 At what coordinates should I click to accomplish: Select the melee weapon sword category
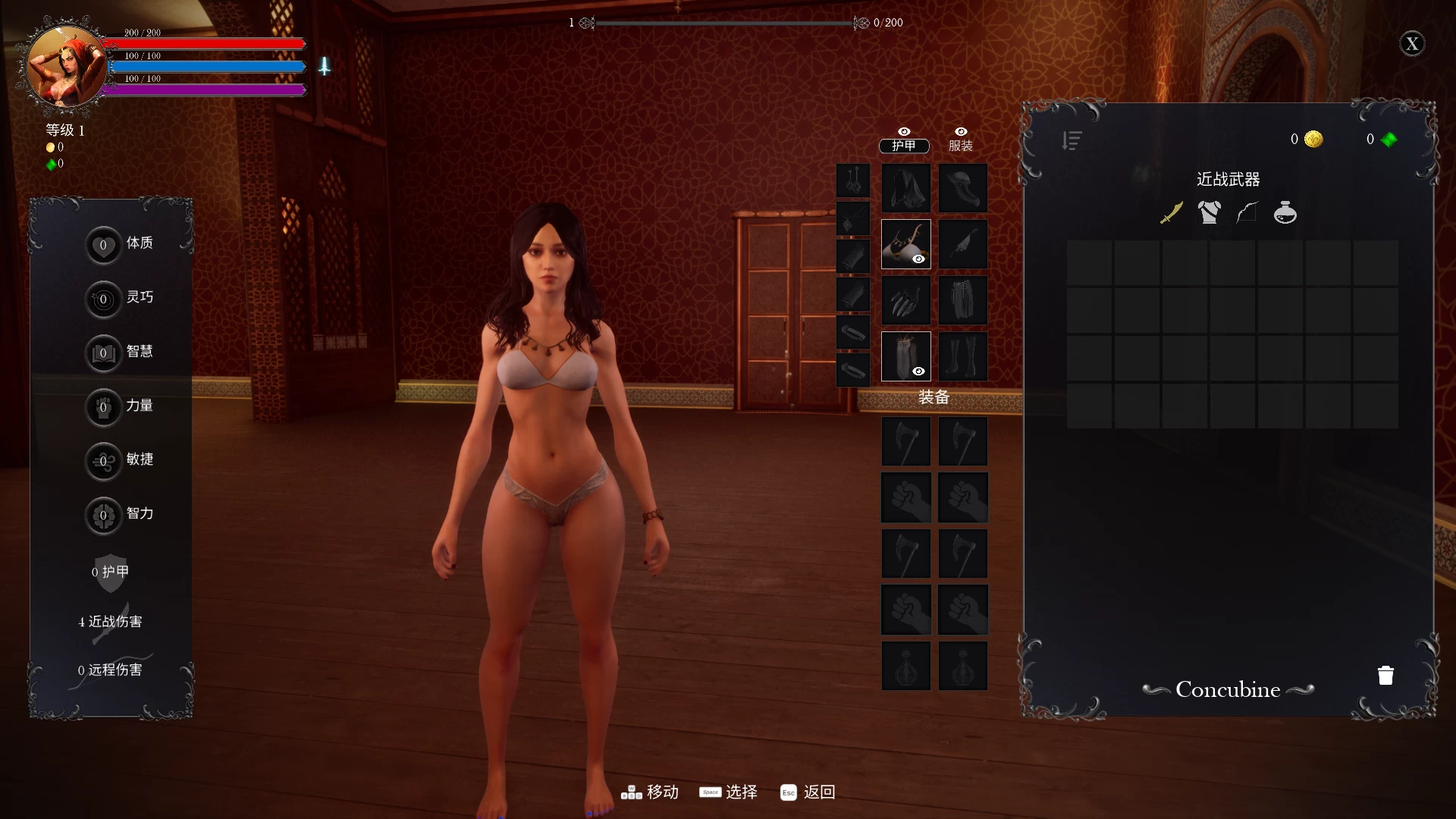pos(1172,213)
